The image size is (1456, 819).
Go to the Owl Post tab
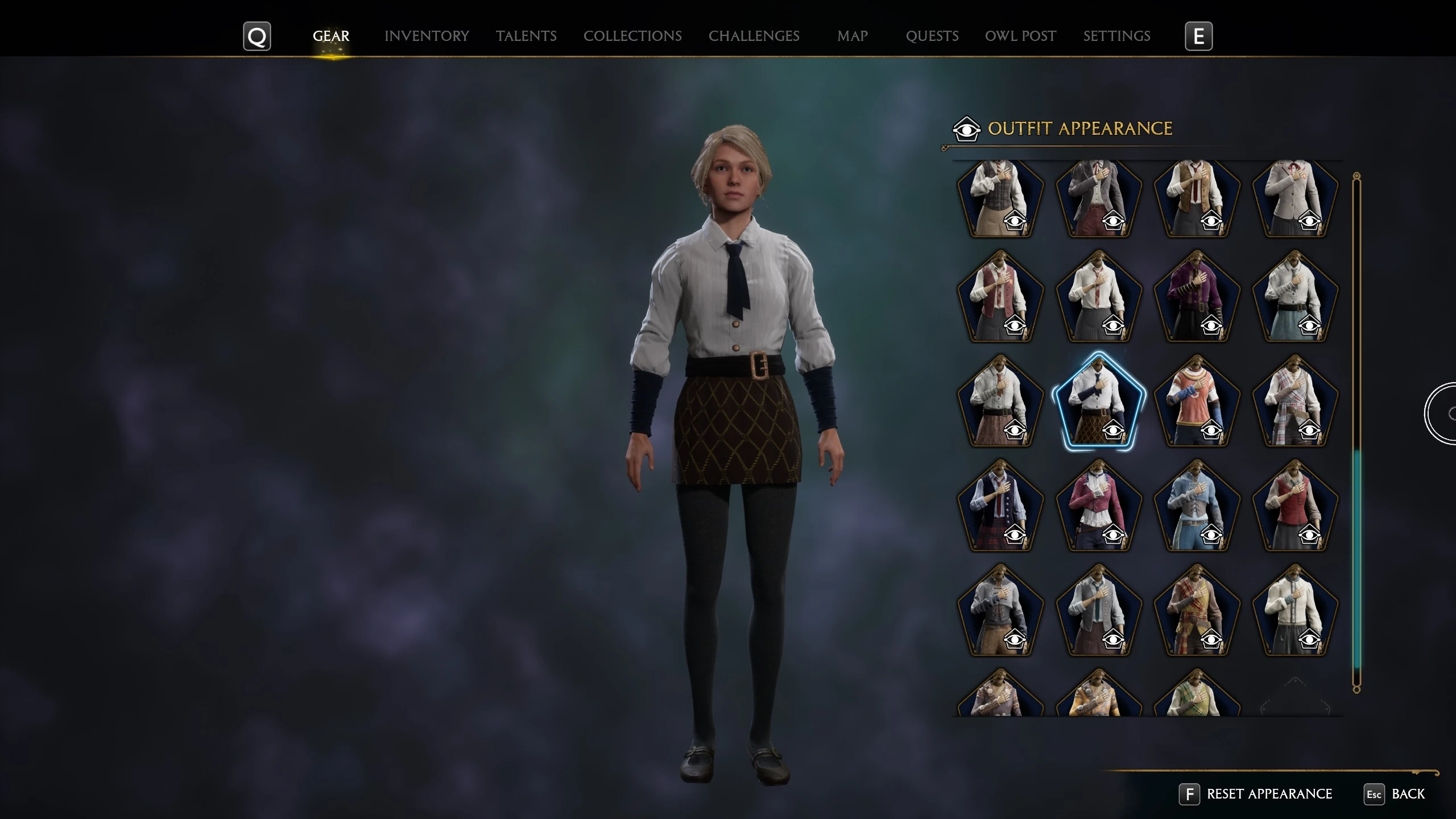coord(1020,35)
